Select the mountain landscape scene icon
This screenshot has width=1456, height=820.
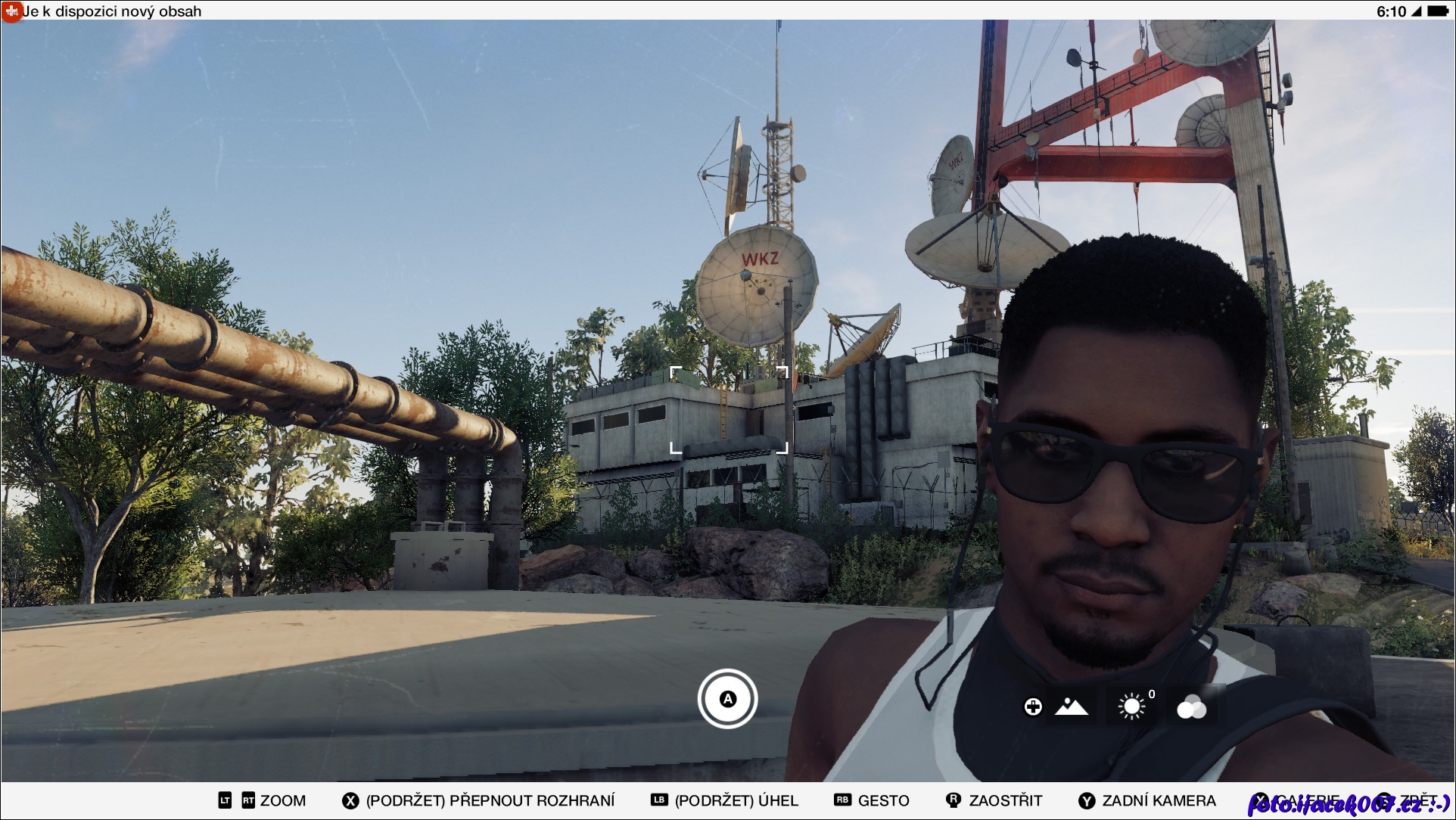1071,707
